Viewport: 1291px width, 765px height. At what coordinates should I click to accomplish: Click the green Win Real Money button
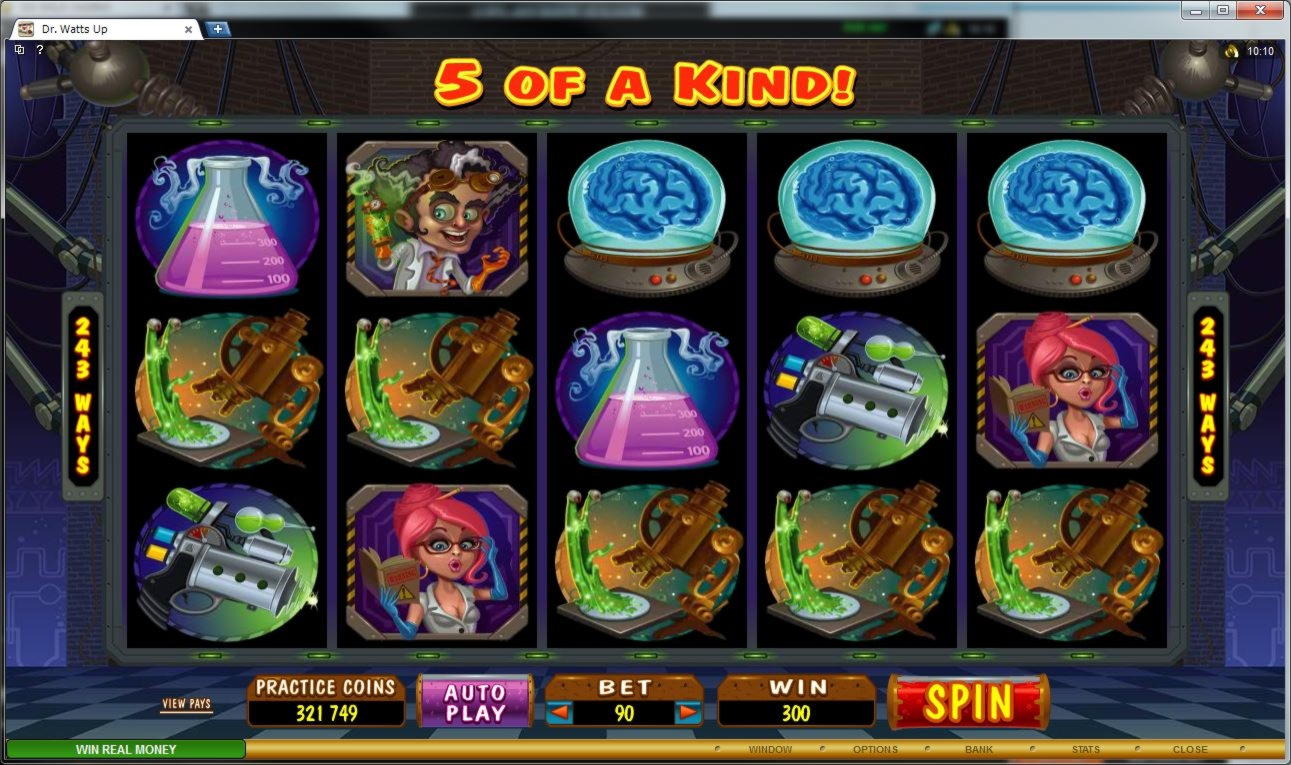pyautogui.click(x=126, y=749)
